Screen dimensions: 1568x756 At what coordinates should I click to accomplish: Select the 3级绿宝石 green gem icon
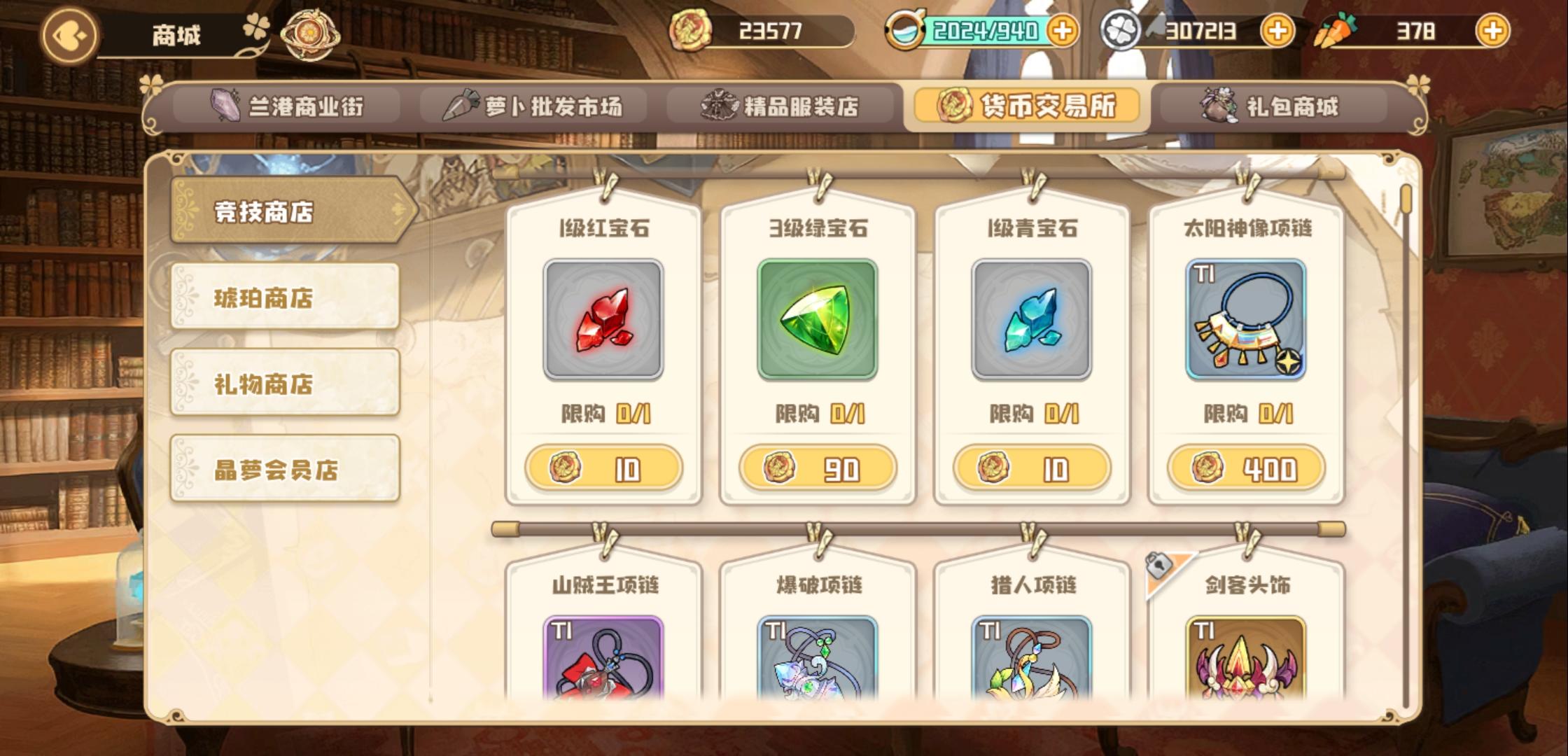(818, 318)
